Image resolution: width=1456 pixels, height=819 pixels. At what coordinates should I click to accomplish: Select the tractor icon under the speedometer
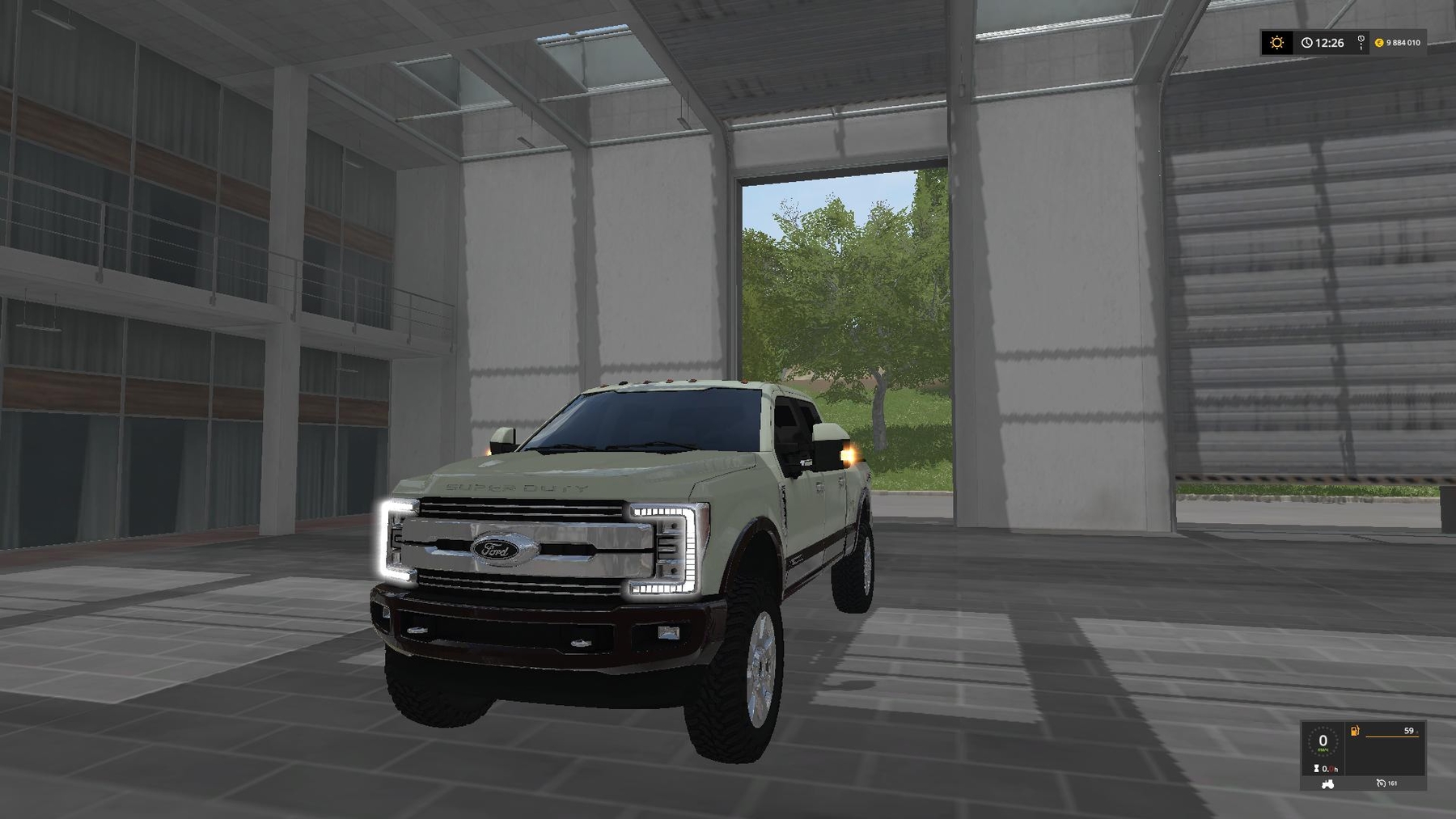pos(1327,784)
